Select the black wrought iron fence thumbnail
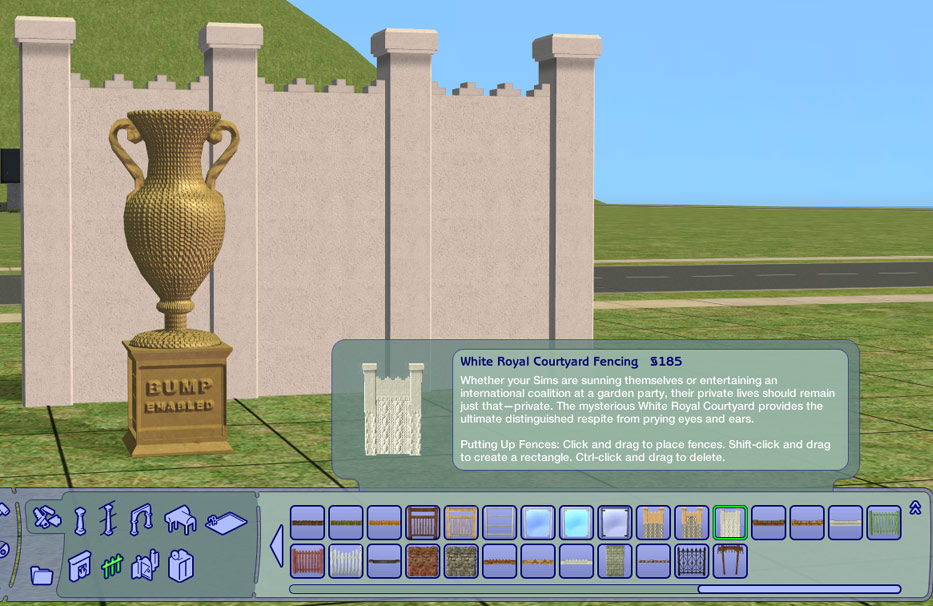The image size is (933, 606). coord(692,560)
